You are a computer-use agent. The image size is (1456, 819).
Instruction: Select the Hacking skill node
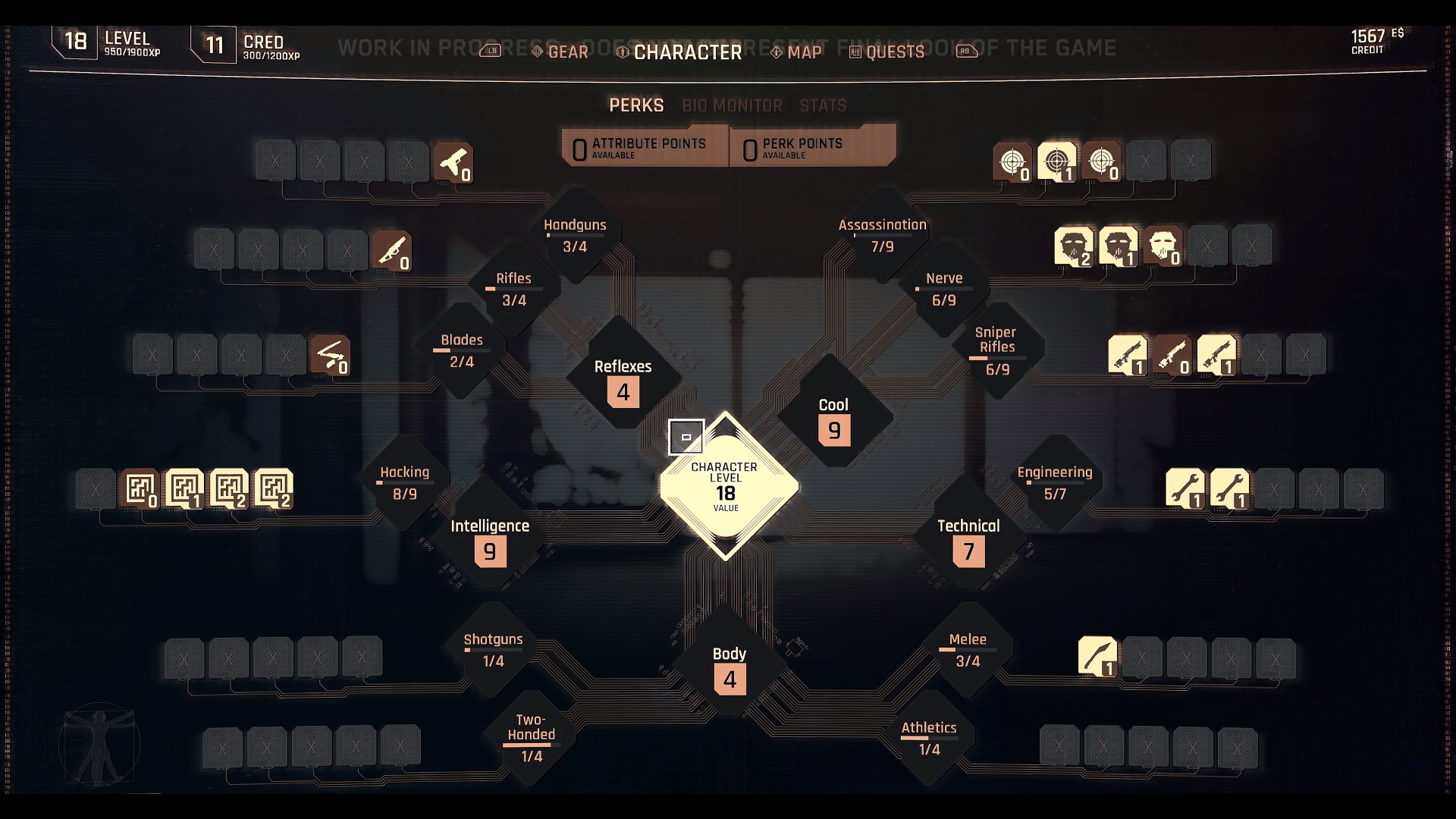pos(404,482)
